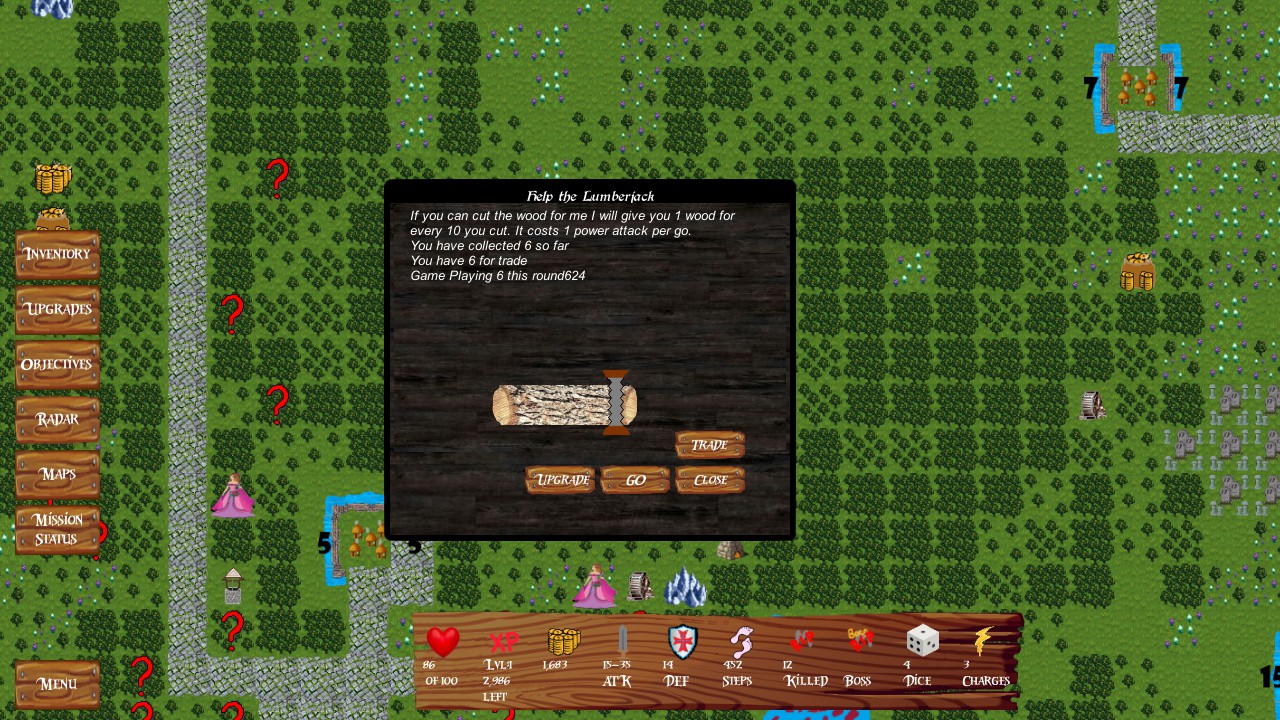Select the gold coins icon in status bar
1280x720 pixels.
562,641
